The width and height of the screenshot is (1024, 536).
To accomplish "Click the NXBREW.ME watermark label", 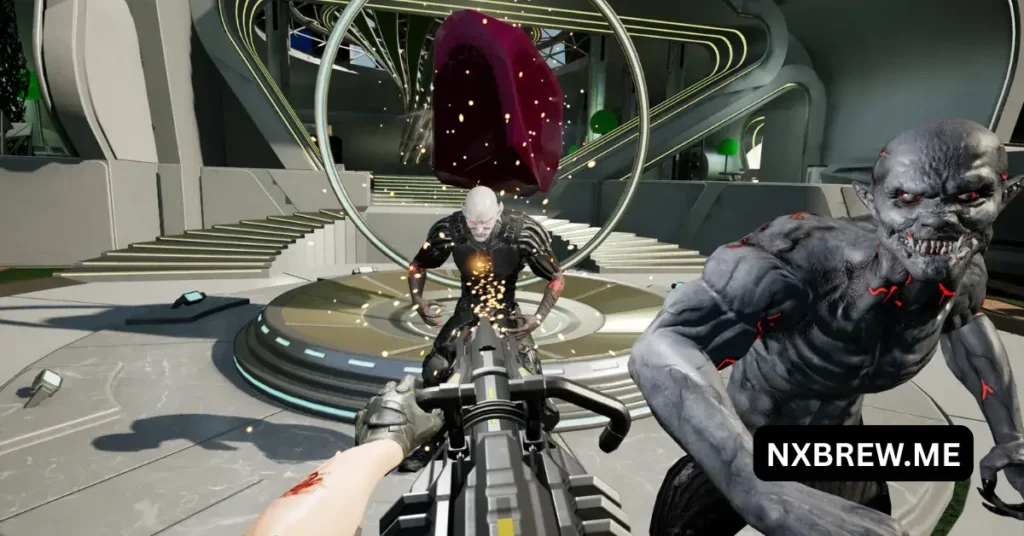I will tap(862, 453).
